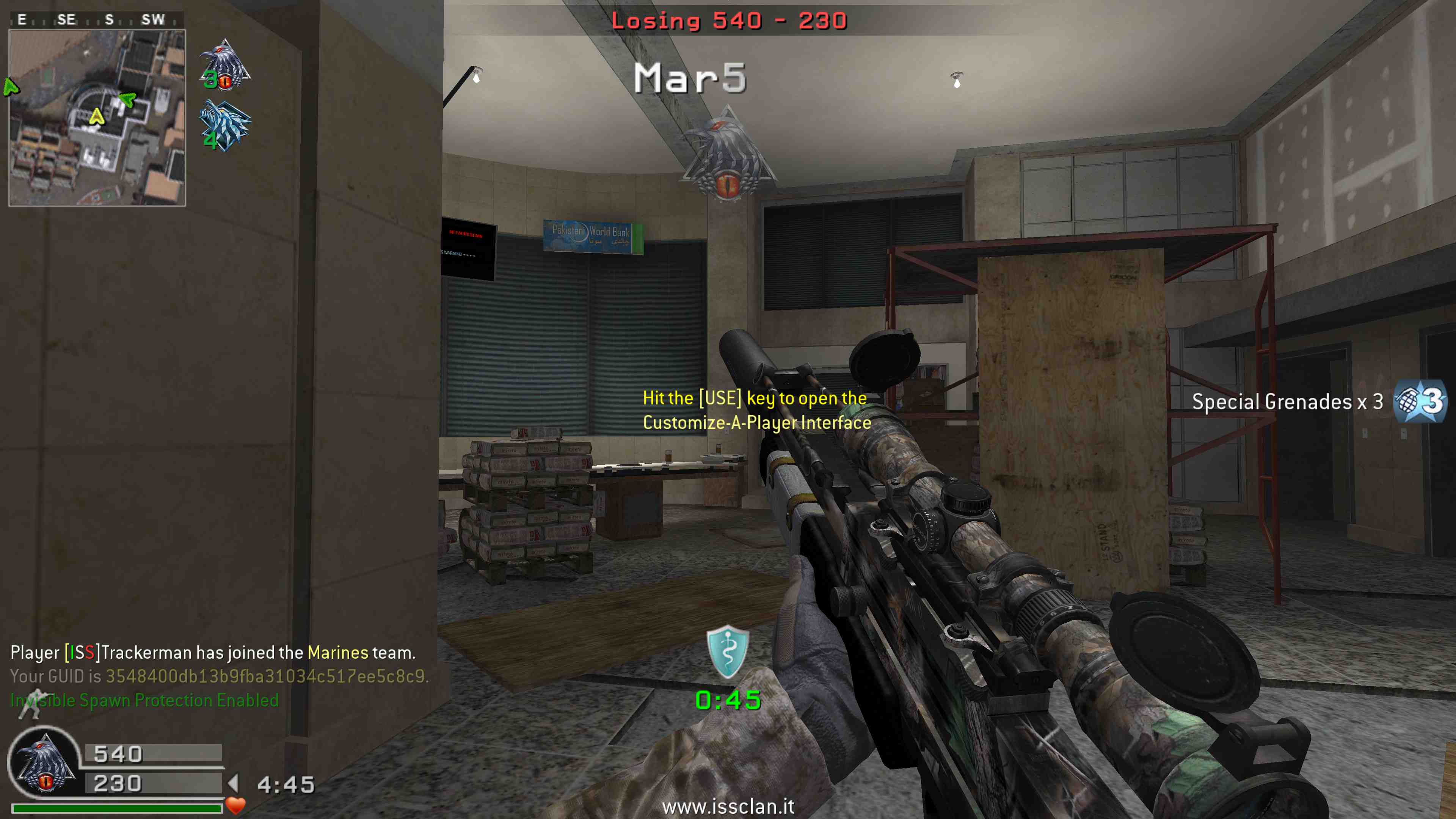
Task: Click the teal medic shield icon
Action: (728, 651)
